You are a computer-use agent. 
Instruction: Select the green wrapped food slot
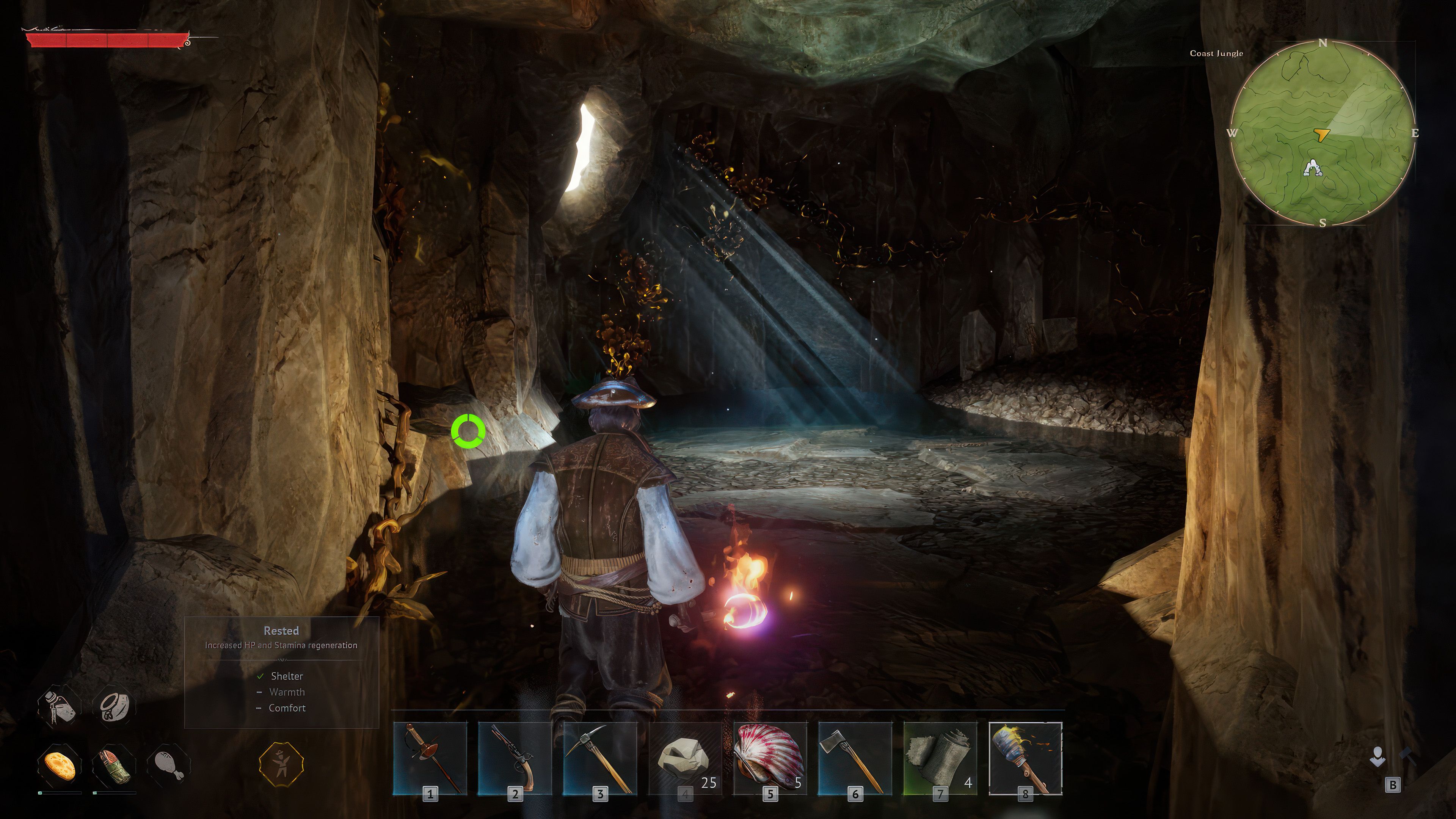pos(114,765)
